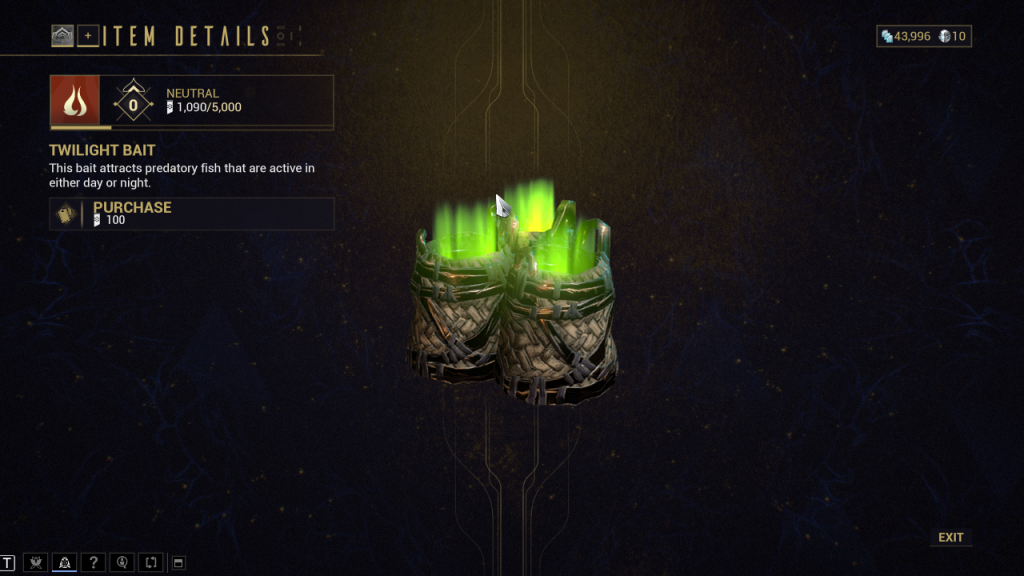Purchase the Twilight Bait for 100 standing
Screen dimensions: 1024x576
pos(191,214)
